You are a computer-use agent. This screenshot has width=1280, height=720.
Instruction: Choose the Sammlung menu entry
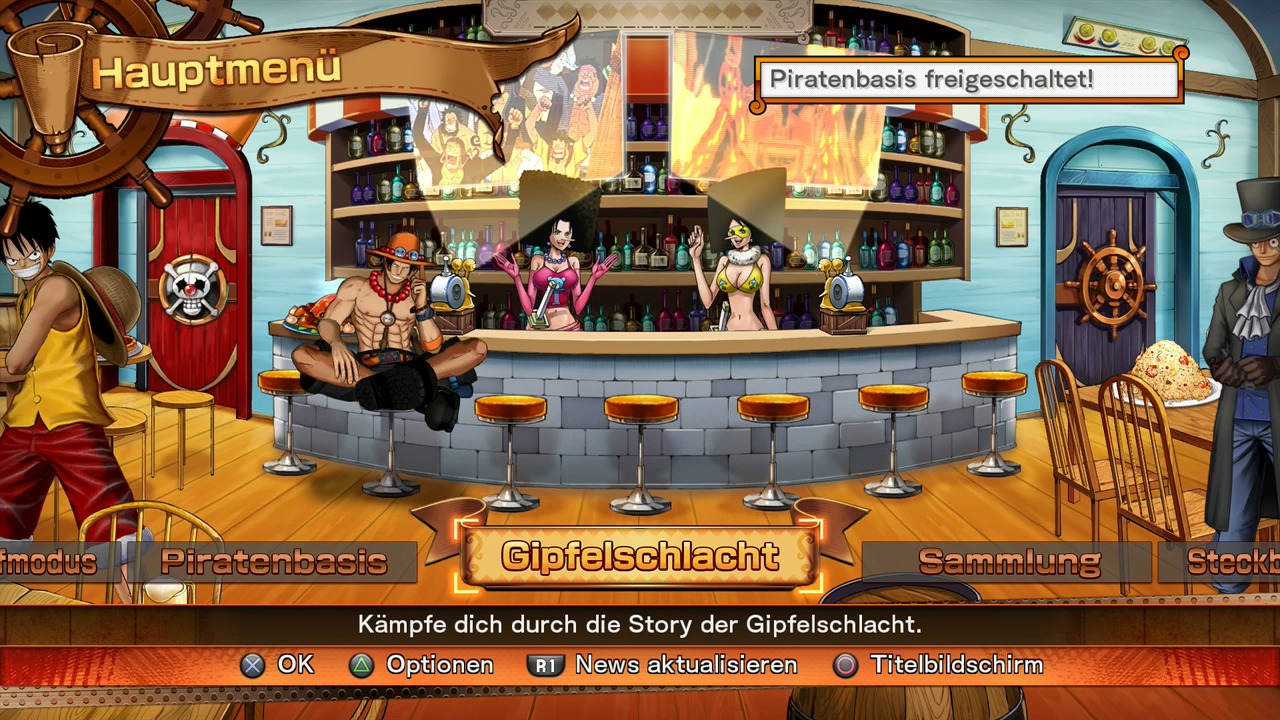click(1008, 562)
